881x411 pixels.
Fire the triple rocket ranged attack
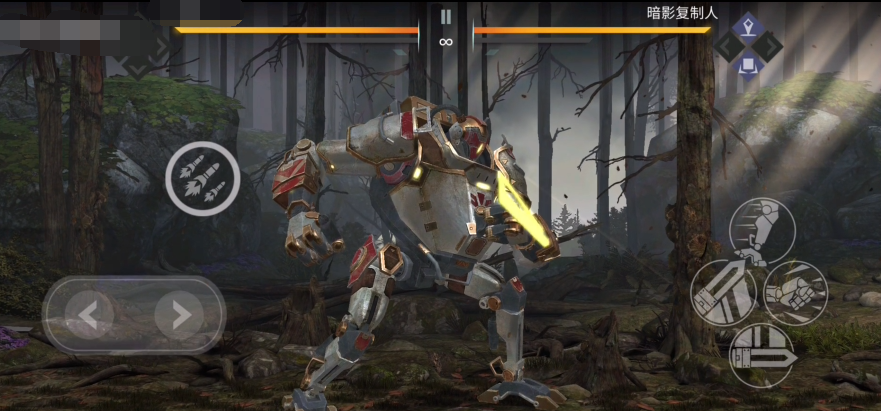[202, 178]
